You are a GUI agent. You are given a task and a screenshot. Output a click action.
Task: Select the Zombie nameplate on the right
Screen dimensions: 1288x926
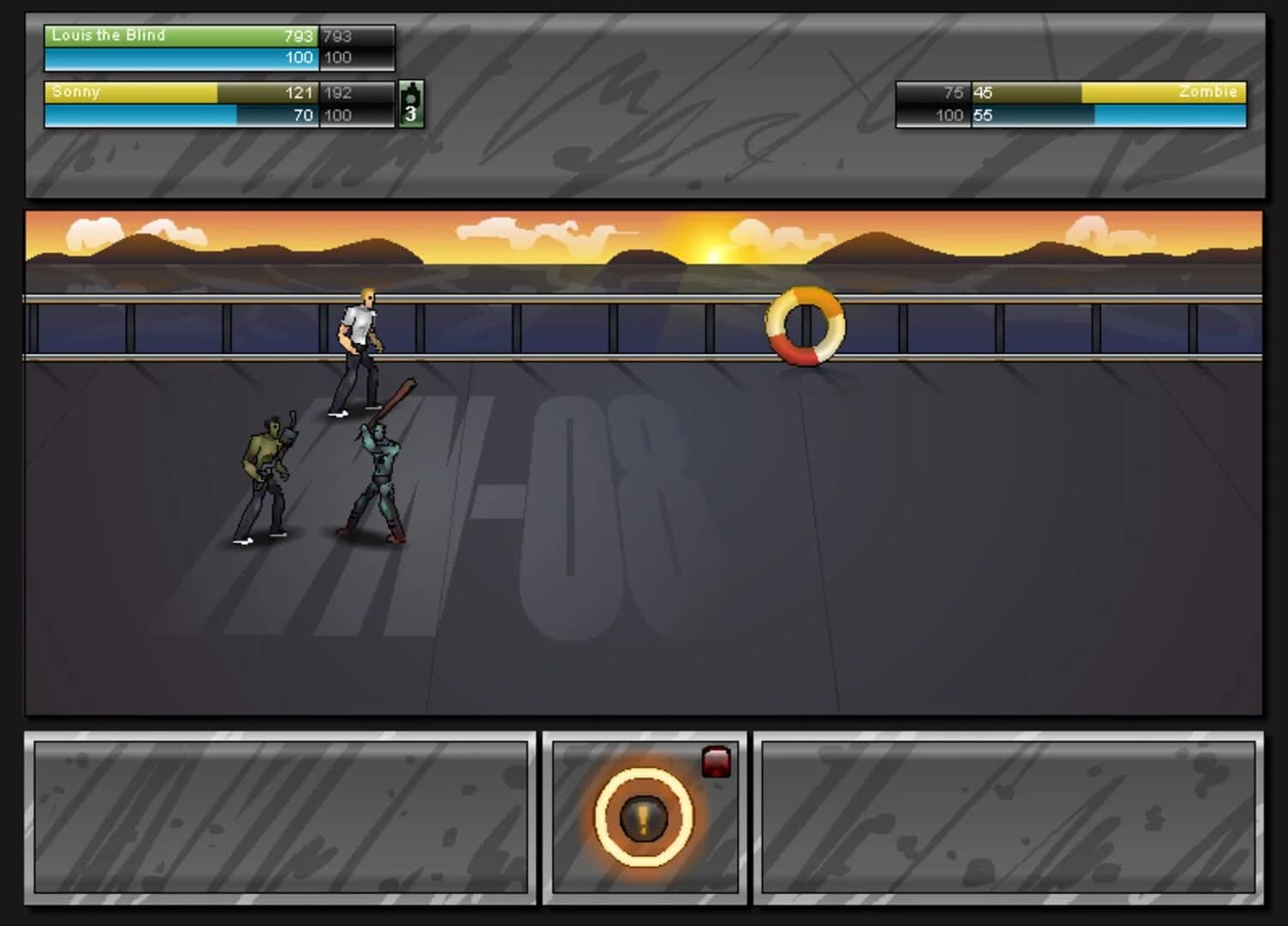1210,92
